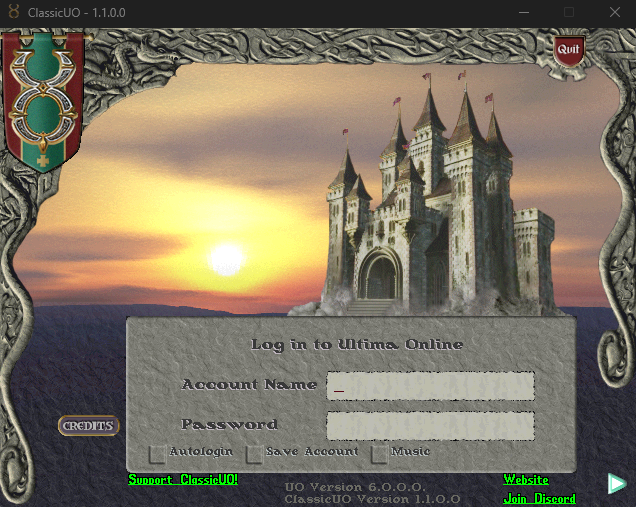Minimize the ClassicUO window
The width and height of the screenshot is (636, 507).
(524, 13)
